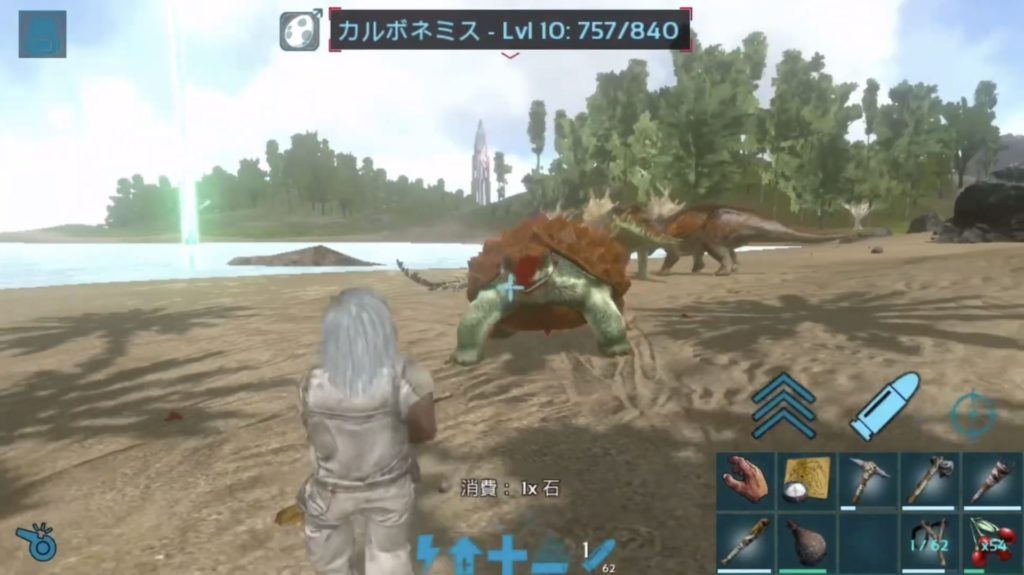Tap the egg icon beside the creature name
The height and width of the screenshot is (575, 1024).
300,30
